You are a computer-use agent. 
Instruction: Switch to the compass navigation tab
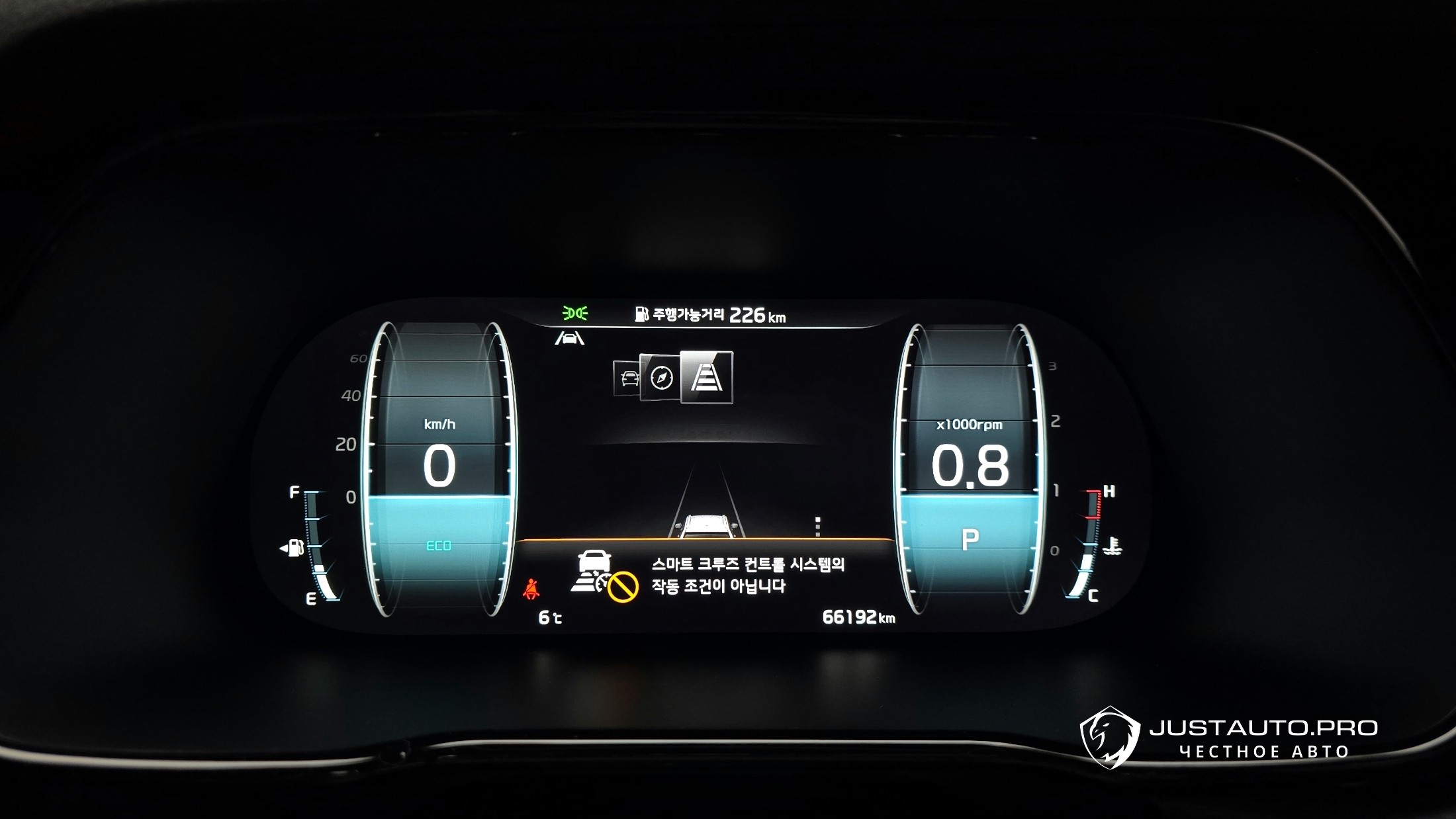660,378
